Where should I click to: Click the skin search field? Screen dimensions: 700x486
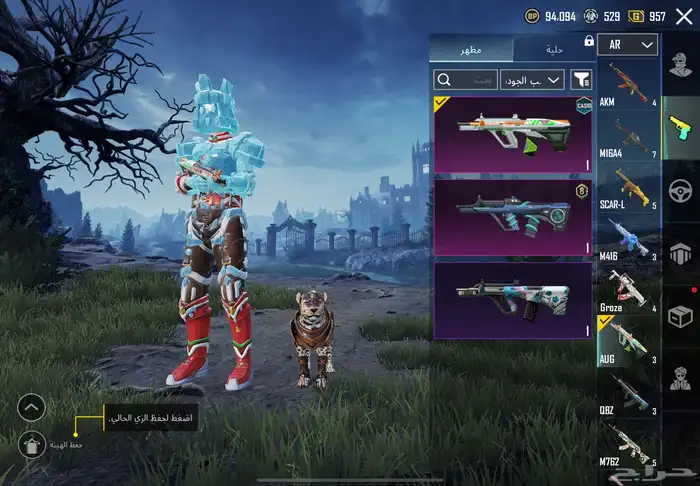465,79
